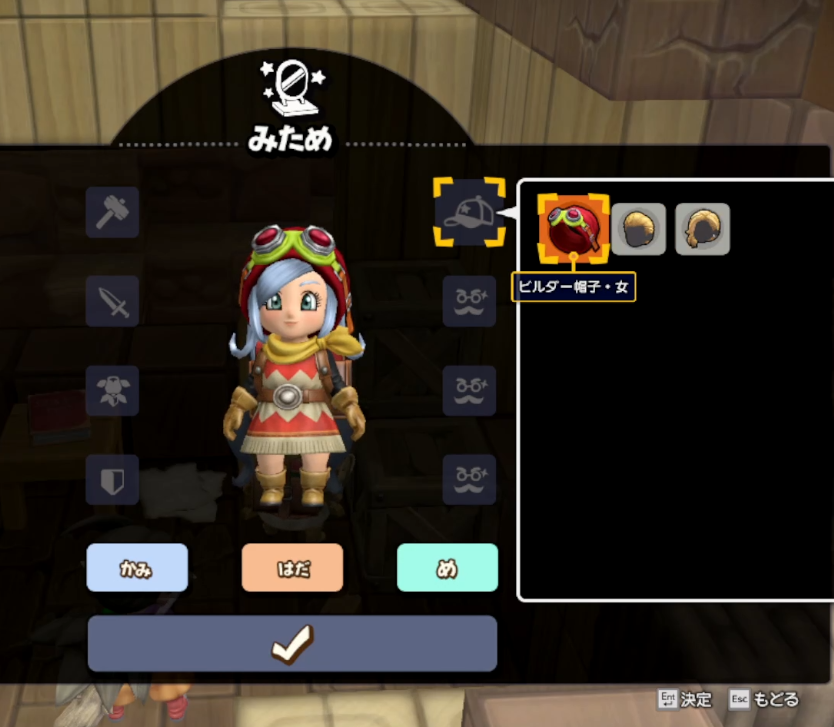
Task: Open the cap headgear category
Action: pyautogui.click(x=469, y=212)
